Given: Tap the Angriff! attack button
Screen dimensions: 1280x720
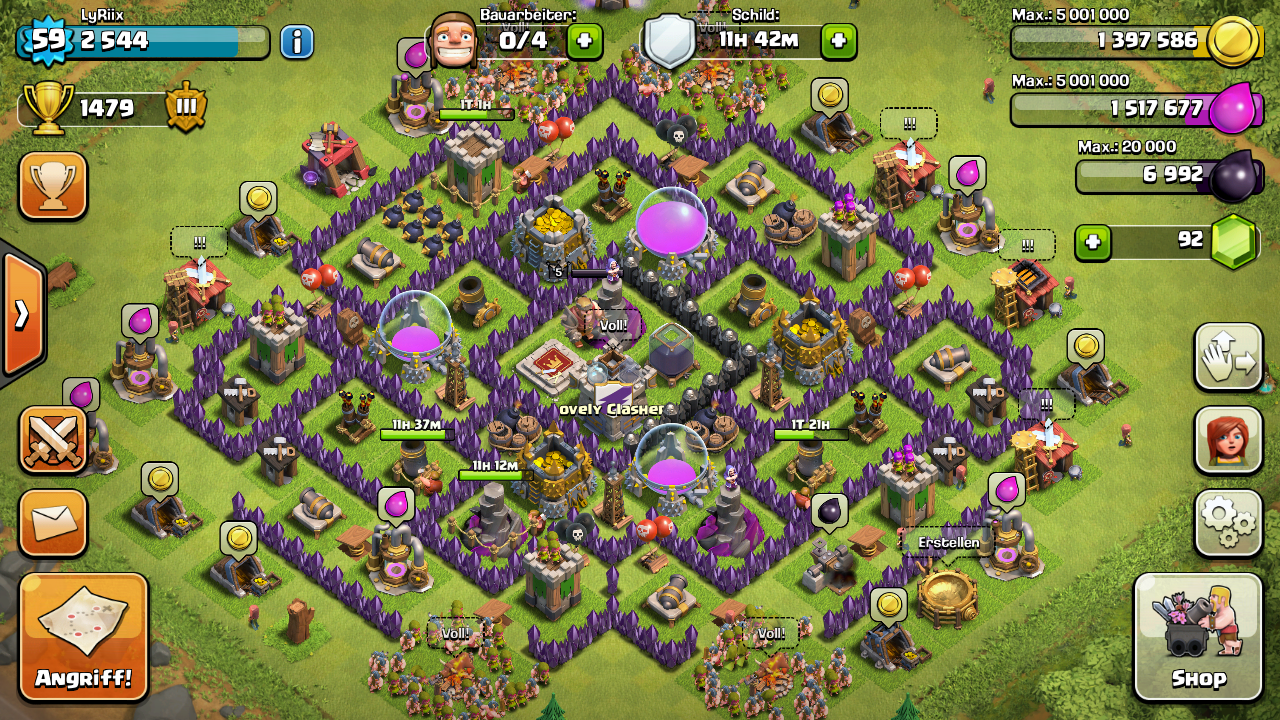Looking at the screenshot, I should [84, 637].
